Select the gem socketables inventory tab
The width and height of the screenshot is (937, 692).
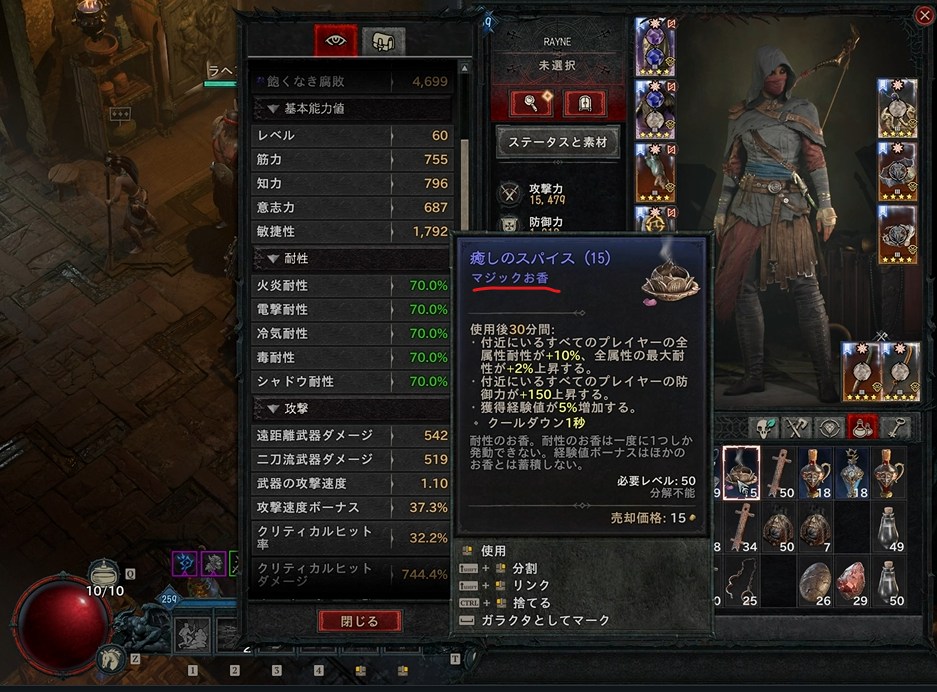(828, 427)
